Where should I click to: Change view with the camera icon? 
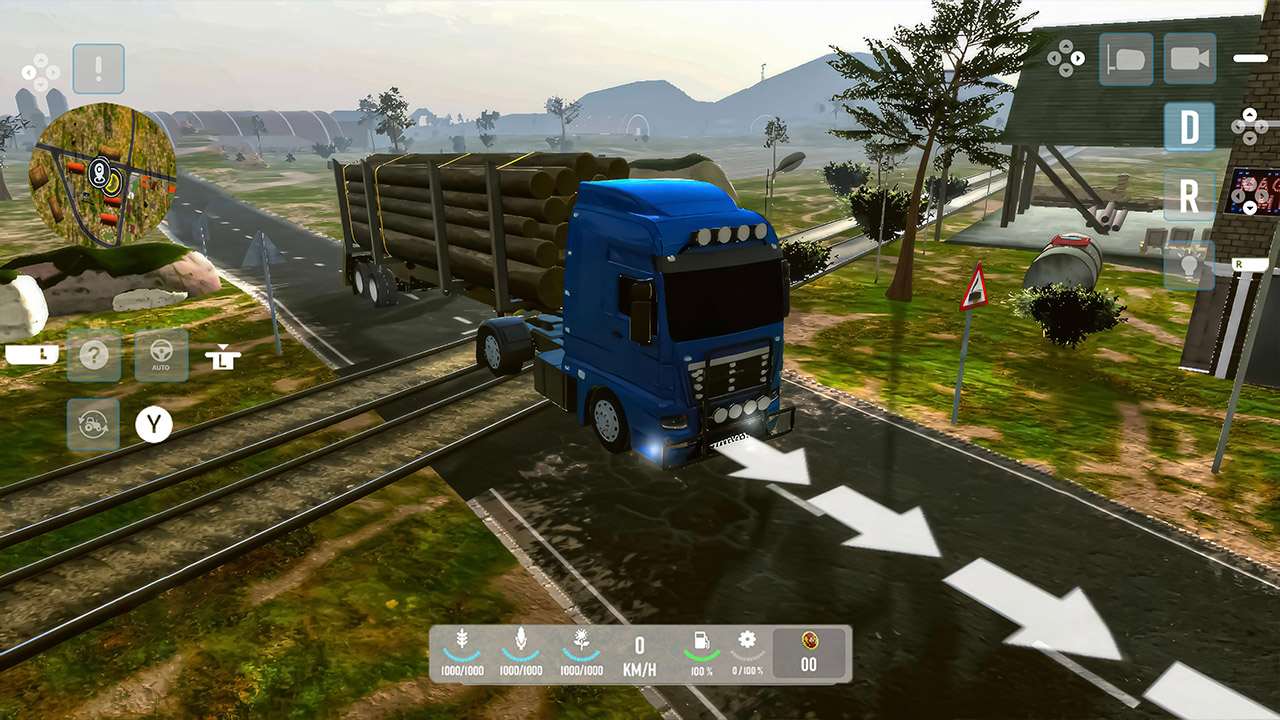pyautogui.click(x=1189, y=58)
